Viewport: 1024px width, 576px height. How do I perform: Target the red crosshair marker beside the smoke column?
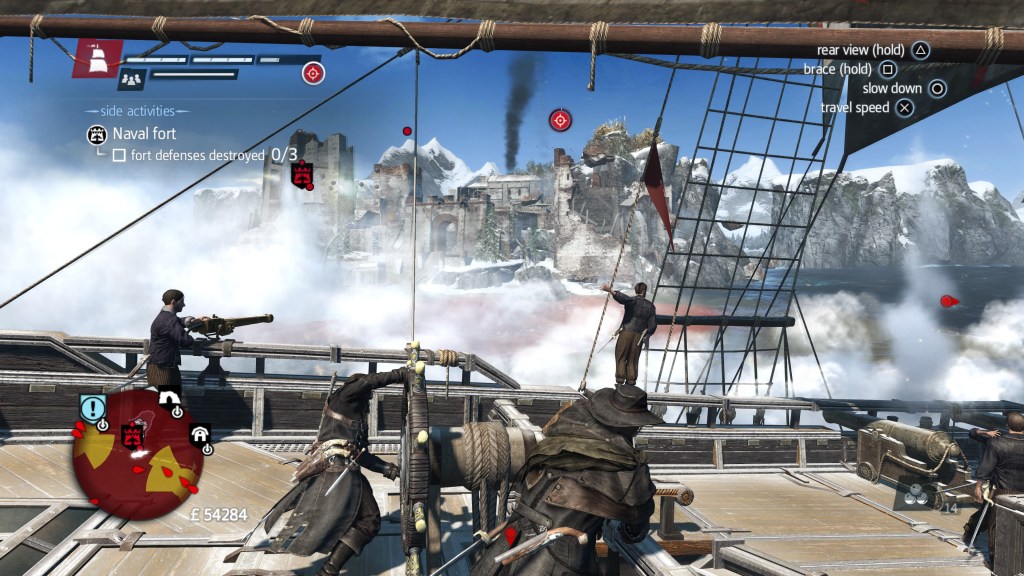pos(560,120)
